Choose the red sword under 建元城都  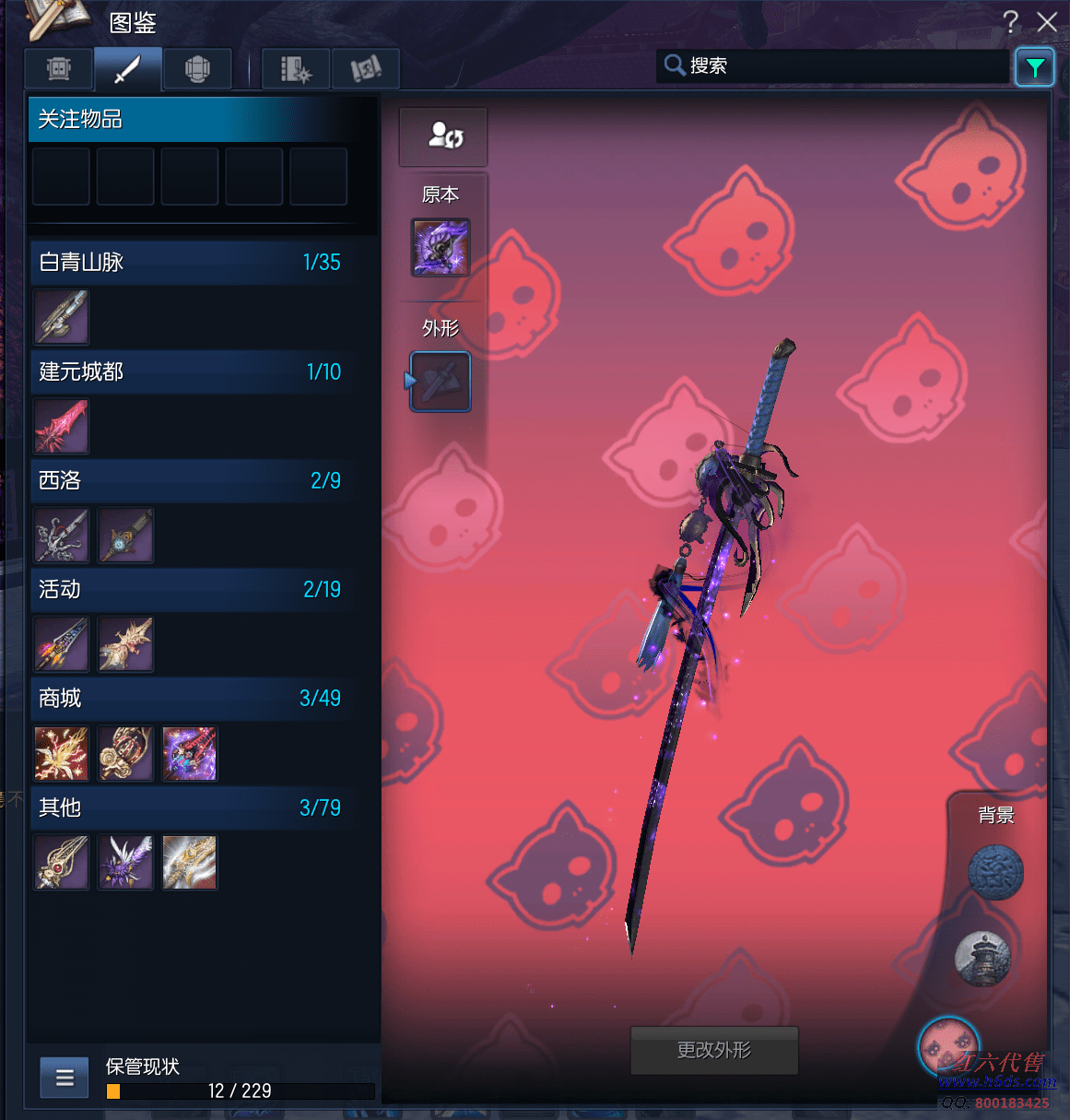click(x=62, y=427)
